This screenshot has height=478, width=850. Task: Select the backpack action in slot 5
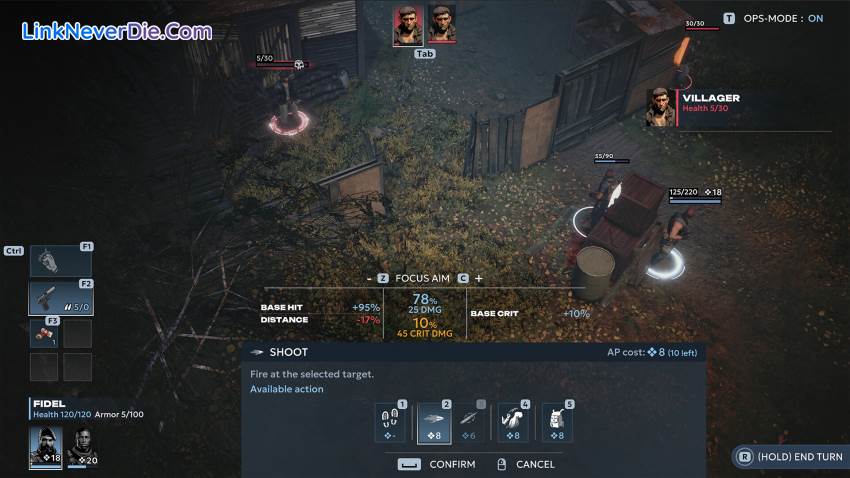(557, 423)
